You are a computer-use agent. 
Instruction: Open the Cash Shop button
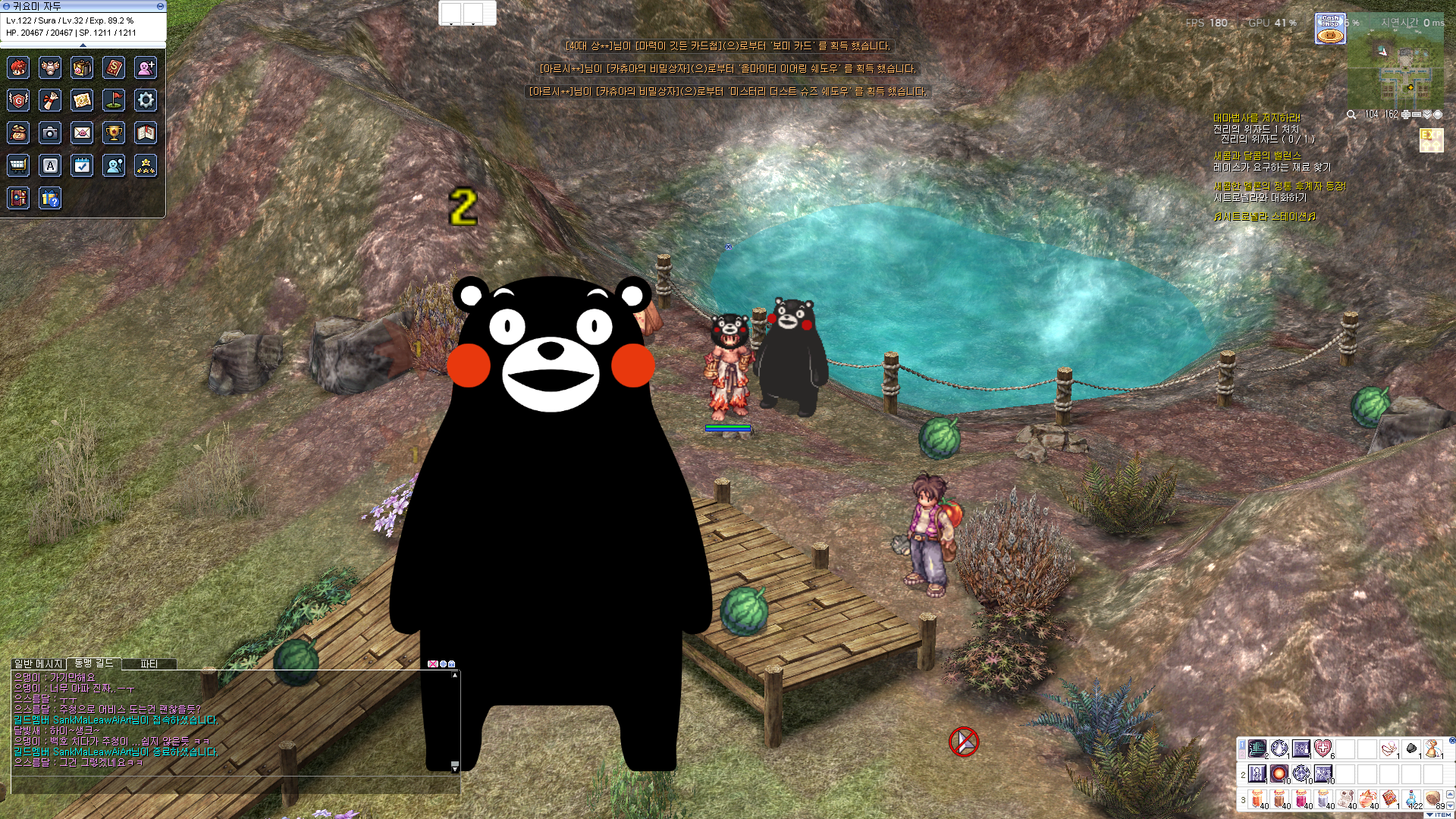coord(1330,29)
